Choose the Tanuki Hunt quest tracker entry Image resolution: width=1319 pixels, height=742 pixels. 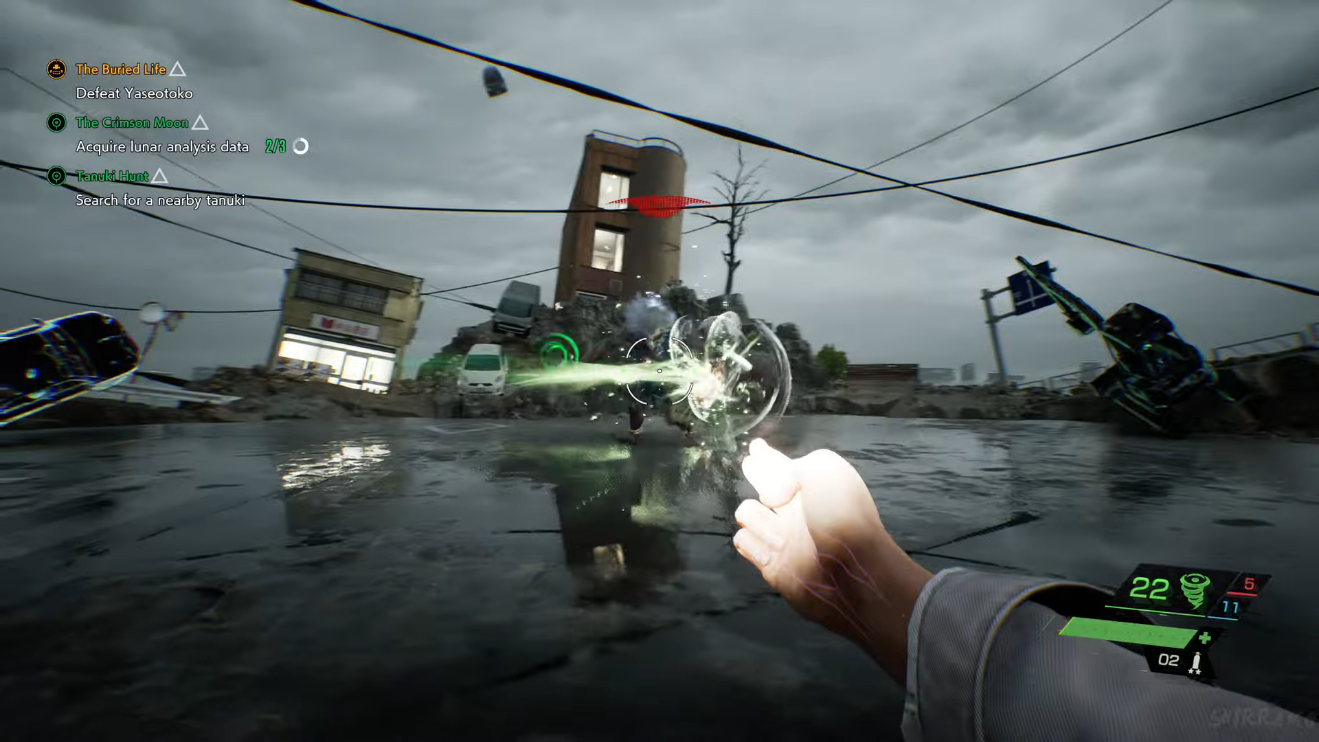[112, 176]
